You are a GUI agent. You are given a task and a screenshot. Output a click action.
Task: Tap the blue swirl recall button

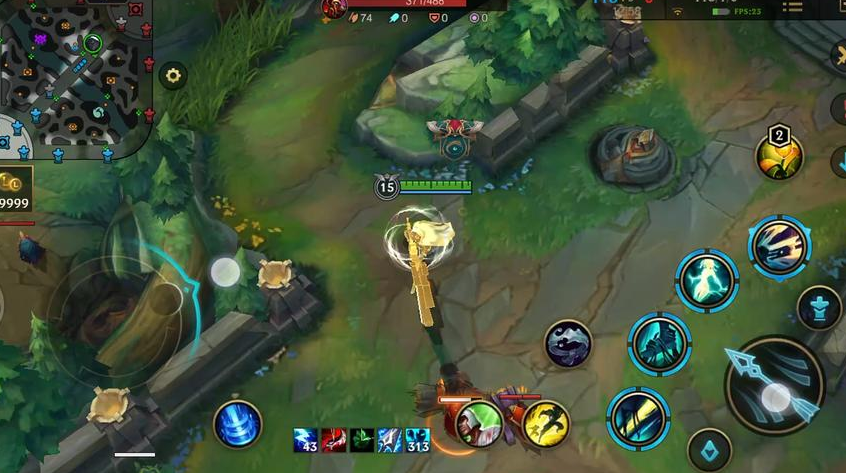(x=238, y=423)
